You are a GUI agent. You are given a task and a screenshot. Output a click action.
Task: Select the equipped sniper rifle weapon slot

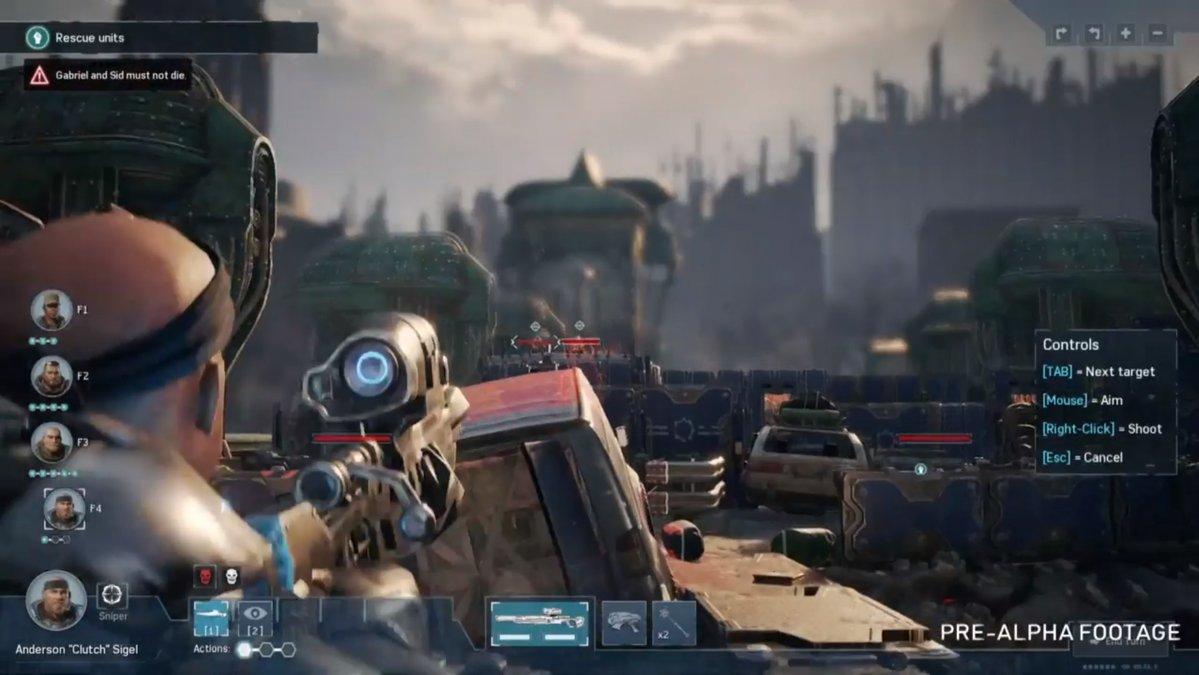(540, 622)
